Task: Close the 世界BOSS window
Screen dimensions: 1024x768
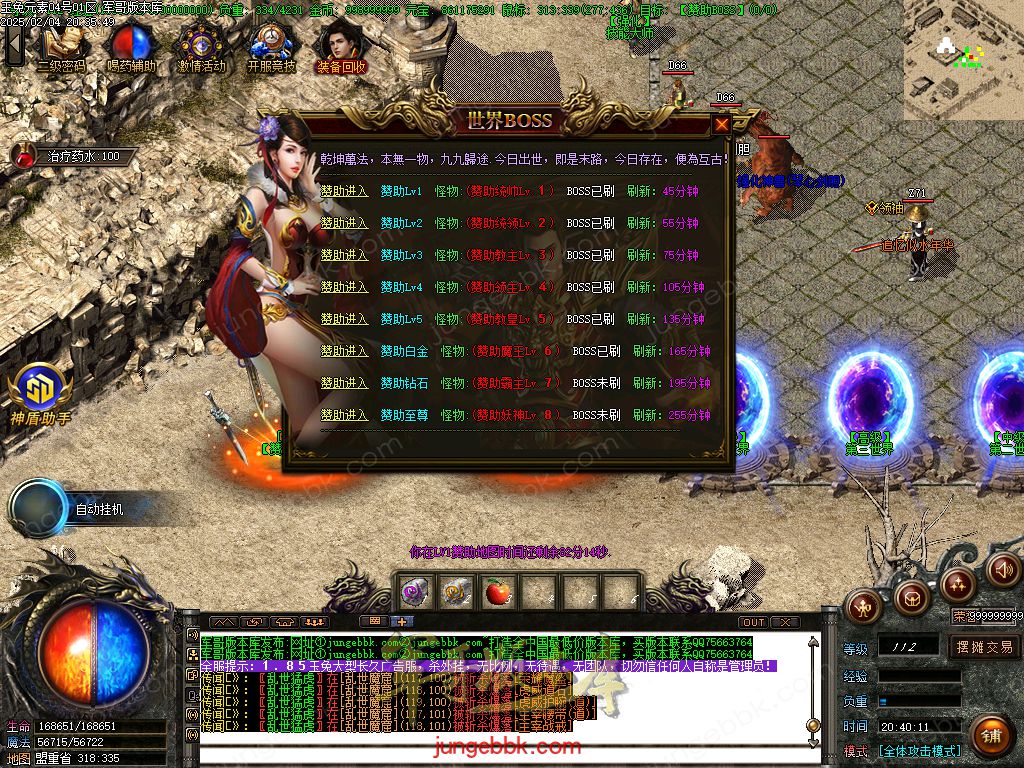Action: [x=721, y=125]
